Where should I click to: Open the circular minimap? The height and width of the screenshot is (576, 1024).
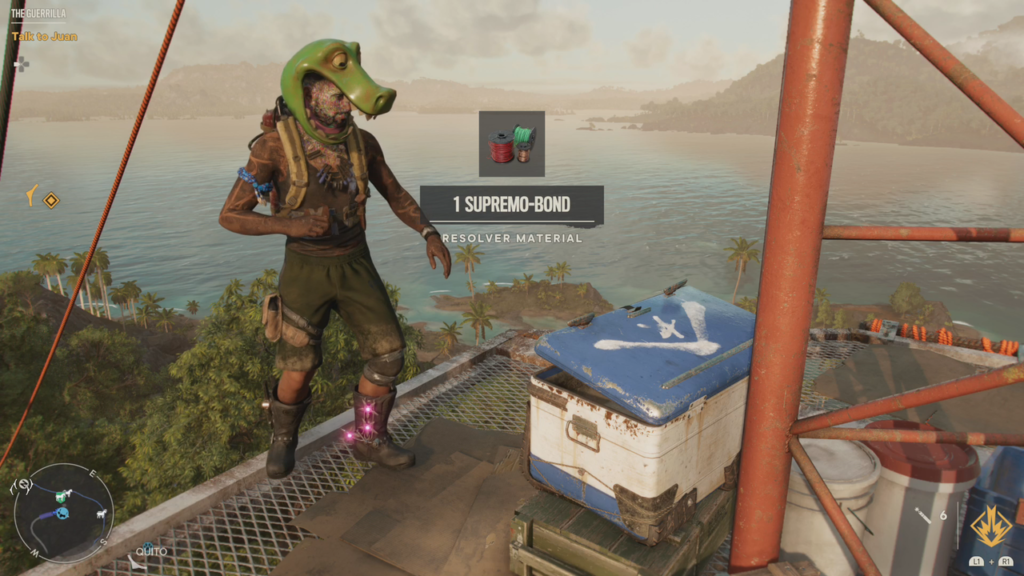click(x=63, y=512)
